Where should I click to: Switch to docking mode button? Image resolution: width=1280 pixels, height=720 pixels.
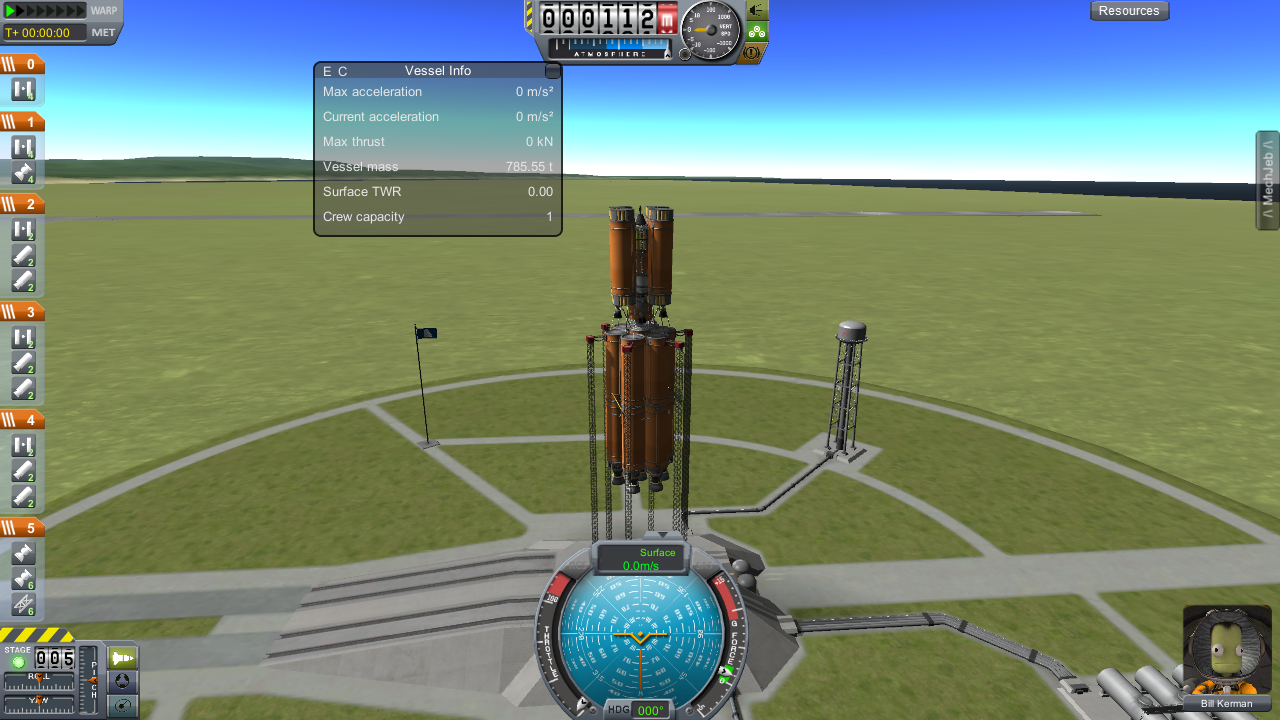coord(122,682)
